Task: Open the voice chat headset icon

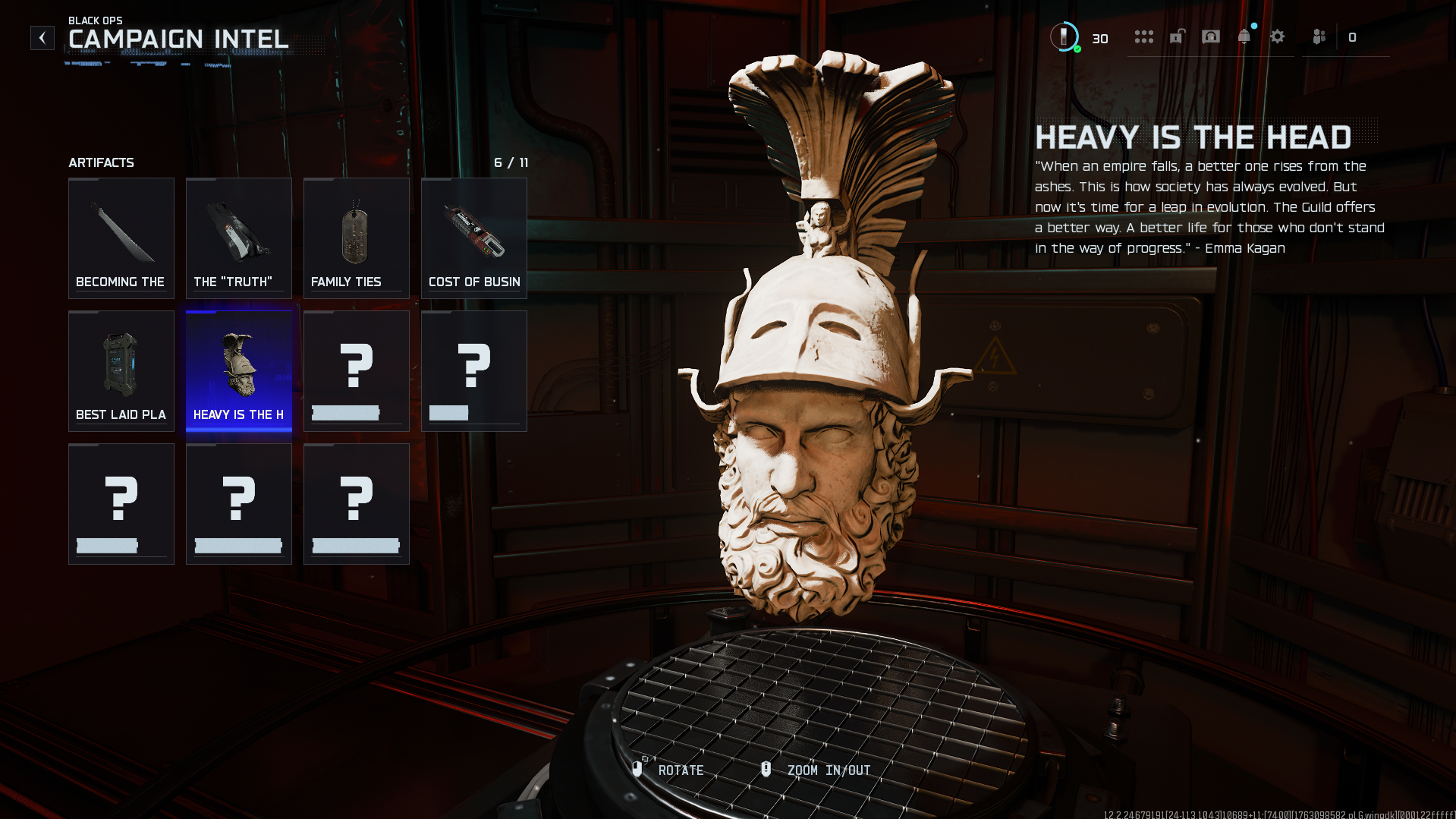Action: point(1210,37)
